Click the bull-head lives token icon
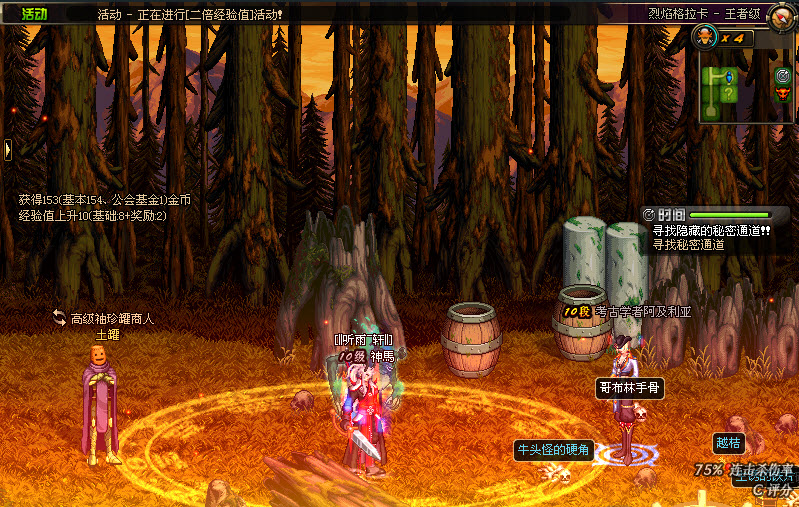Image resolution: width=799 pixels, height=507 pixels. (x=704, y=38)
